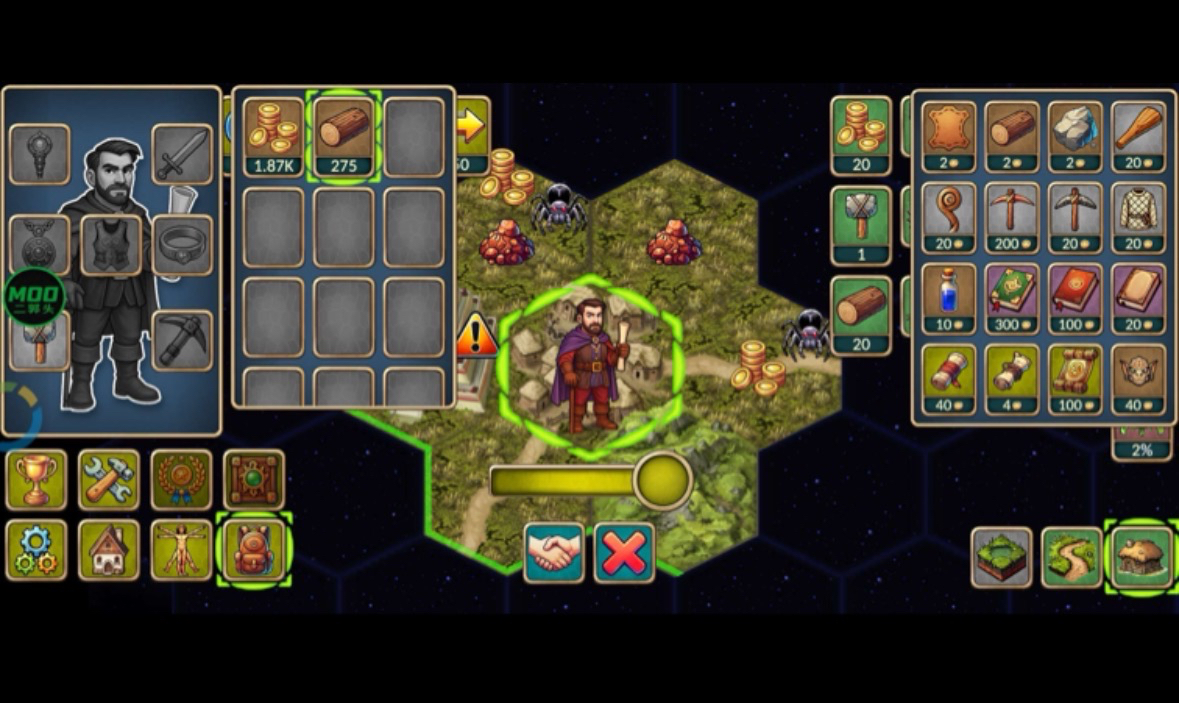Switch to the village hut view button
Viewport: 1179px width, 703px height.
(1141, 557)
